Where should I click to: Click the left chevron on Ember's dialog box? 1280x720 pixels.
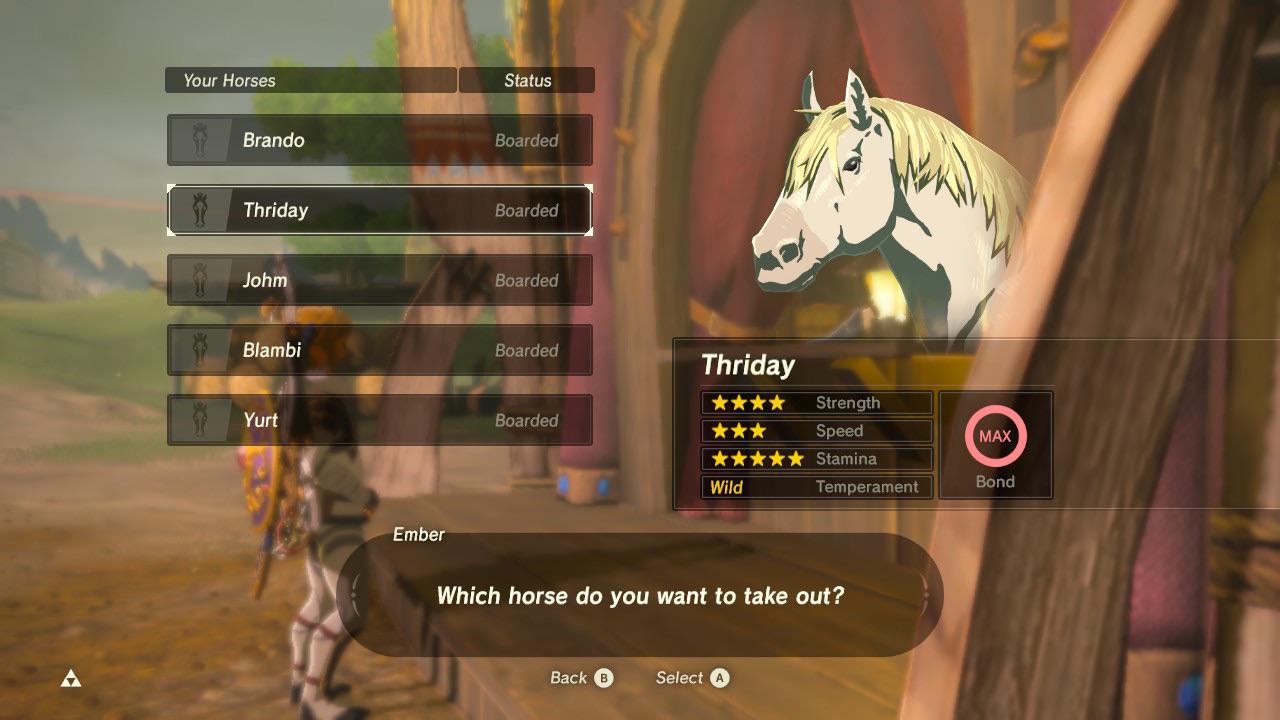(x=356, y=594)
